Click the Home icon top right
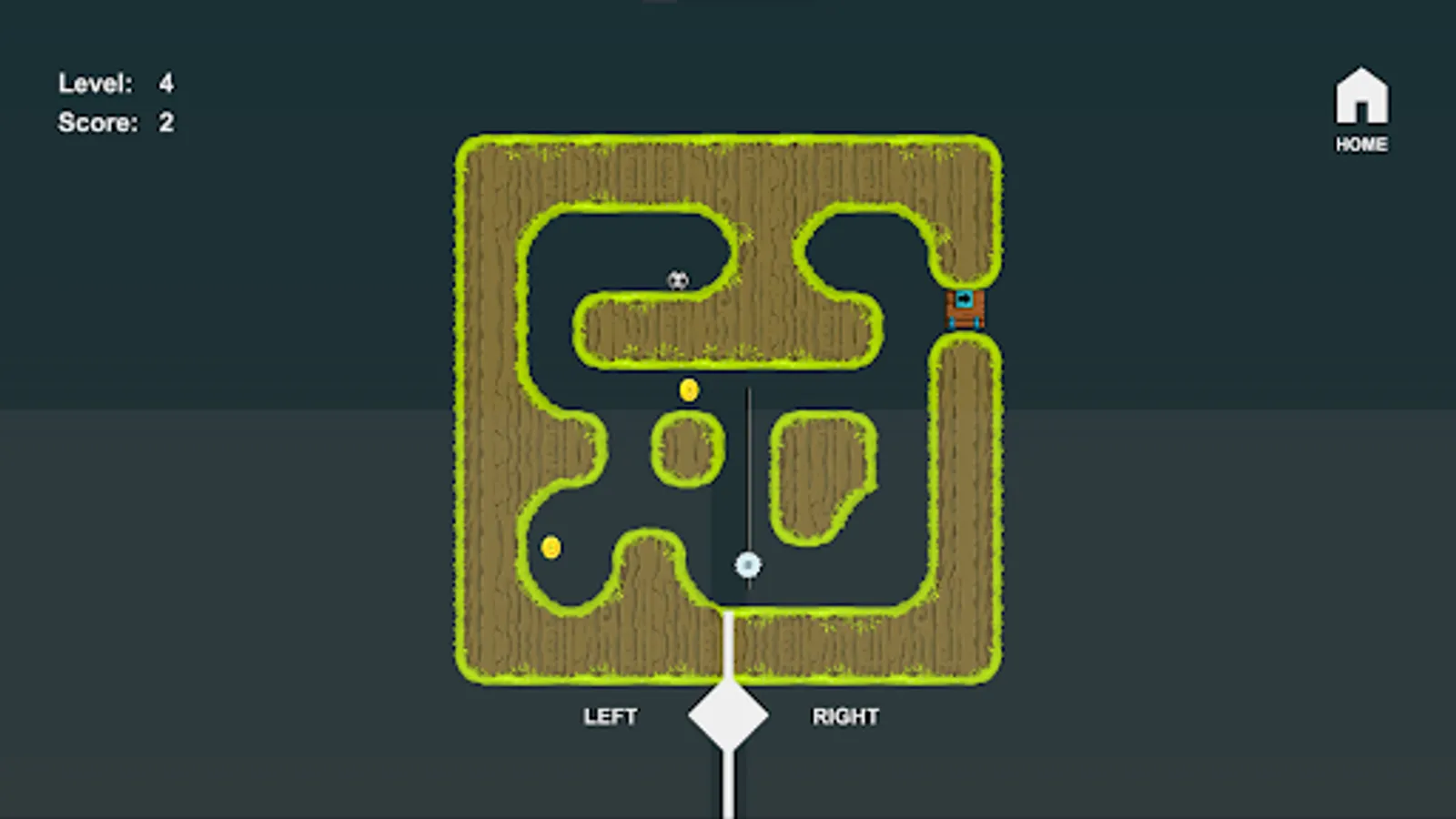This screenshot has width=1456, height=819. point(1361,97)
